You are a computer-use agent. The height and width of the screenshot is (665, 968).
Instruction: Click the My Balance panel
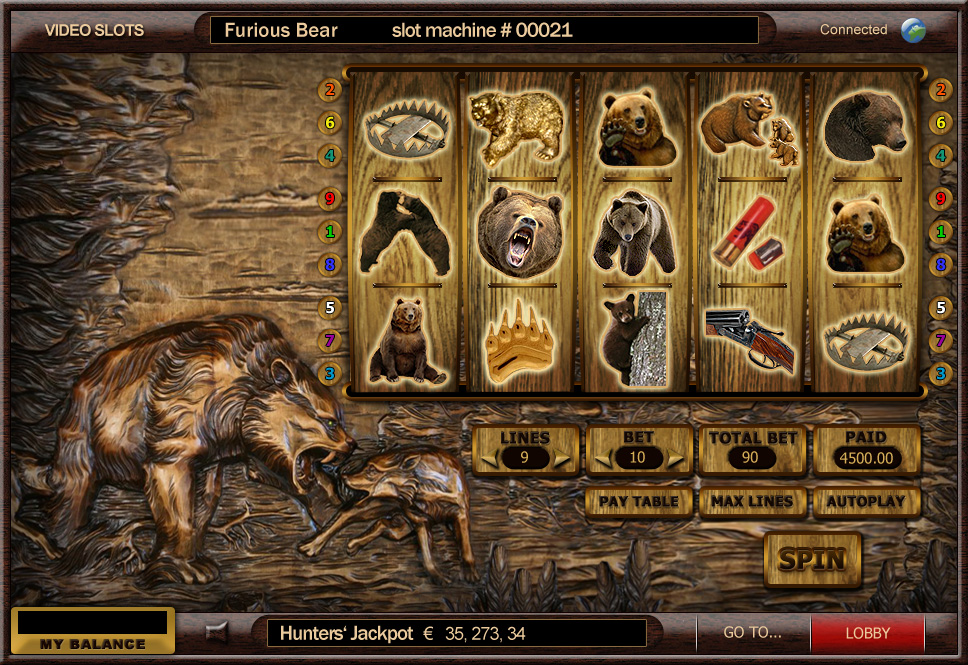93,631
